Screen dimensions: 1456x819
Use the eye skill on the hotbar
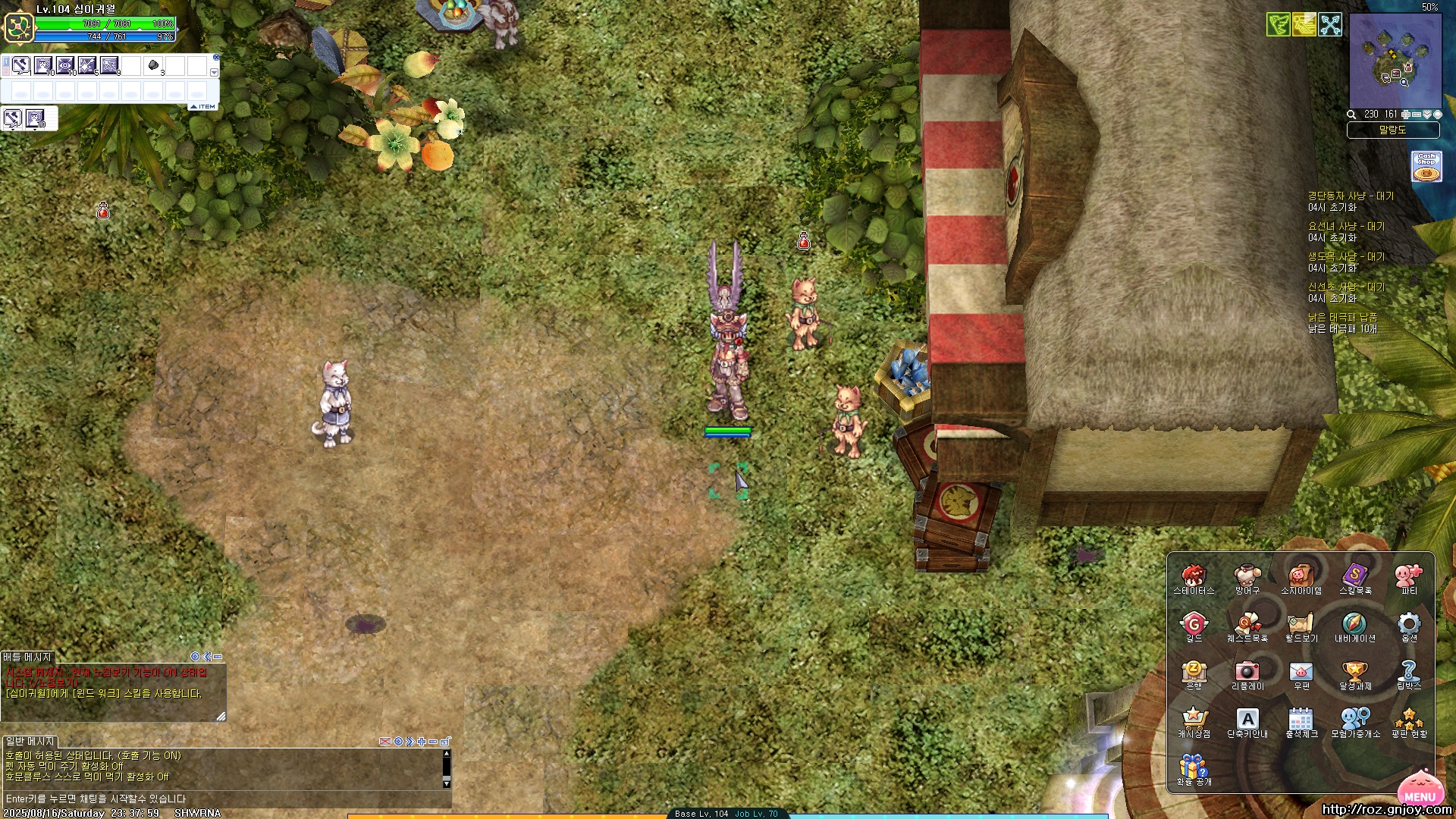pyautogui.click(x=65, y=65)
